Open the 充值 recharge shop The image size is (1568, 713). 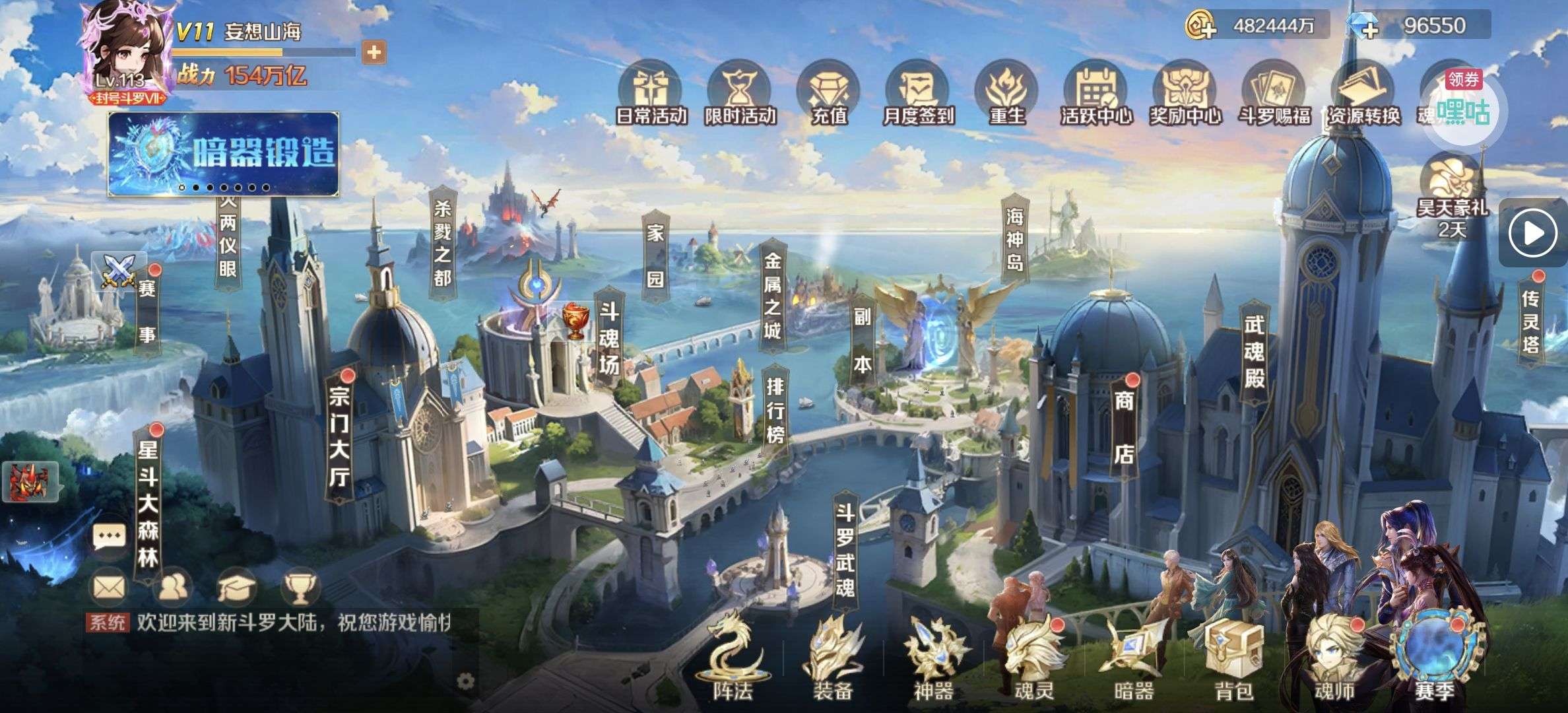tap(829, 94)
